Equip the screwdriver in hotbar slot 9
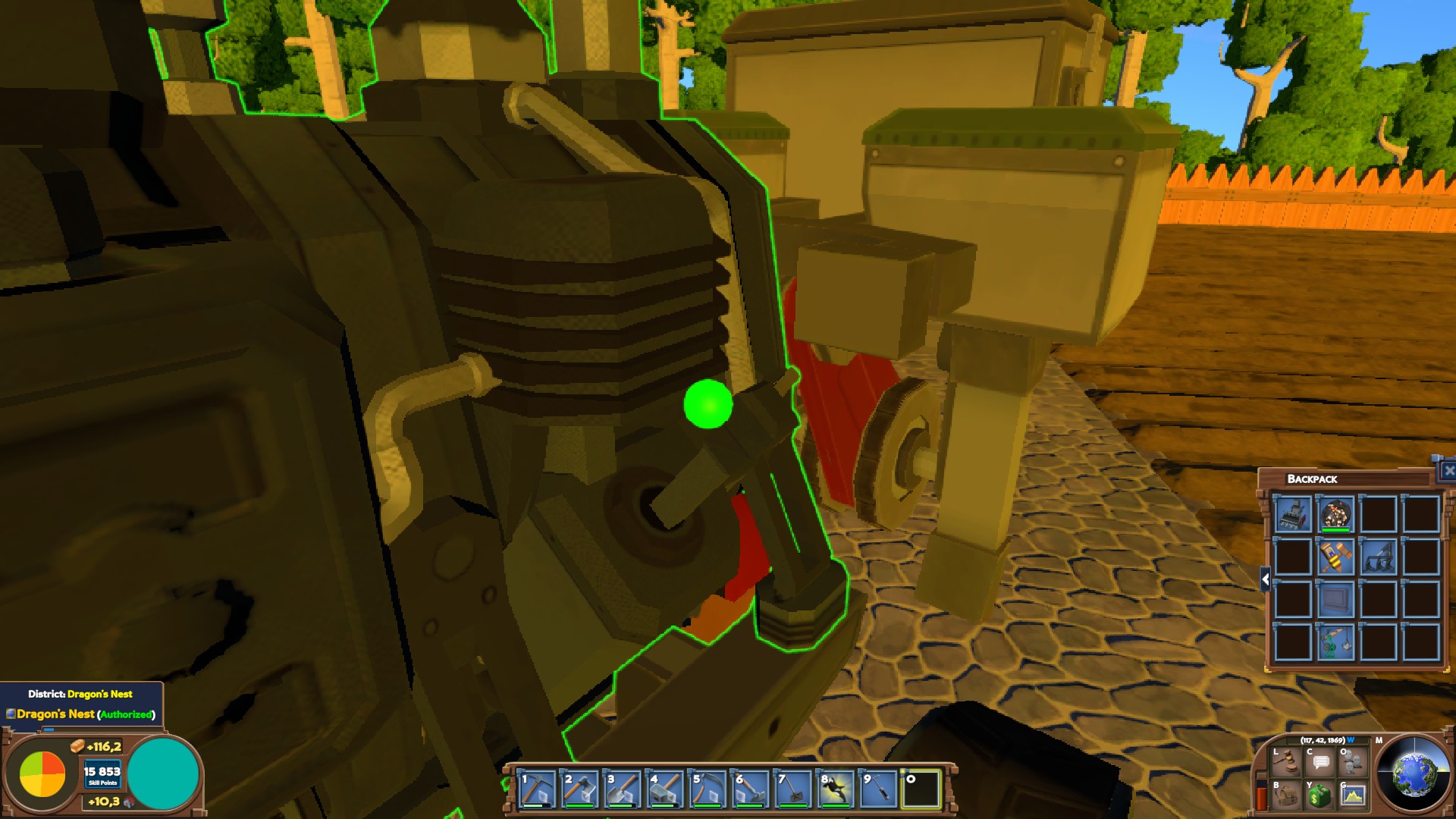The height and width of the screenshot is (819, 1456). (x=880, y=788)
